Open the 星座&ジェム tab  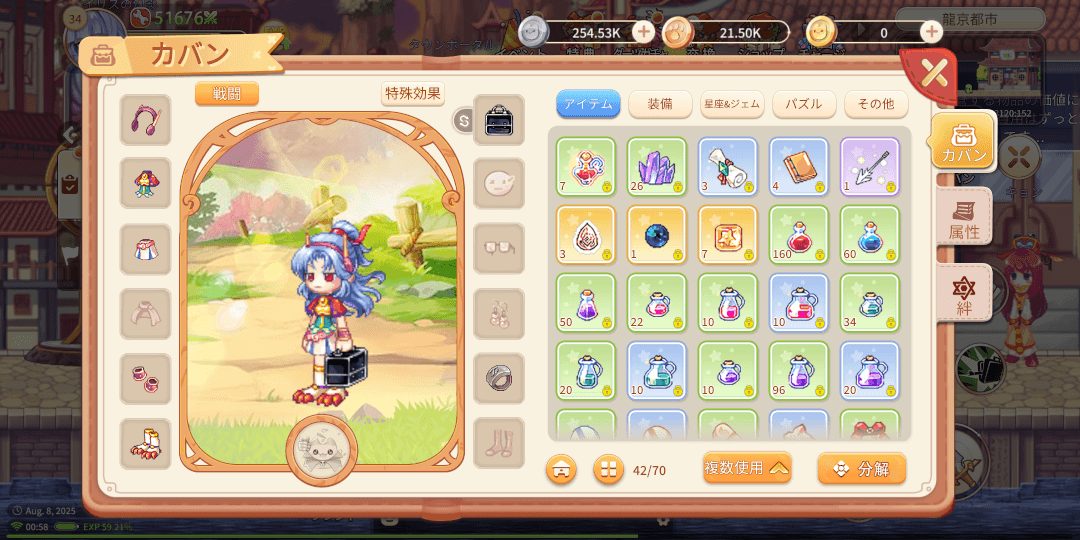[x=732, y=104]
